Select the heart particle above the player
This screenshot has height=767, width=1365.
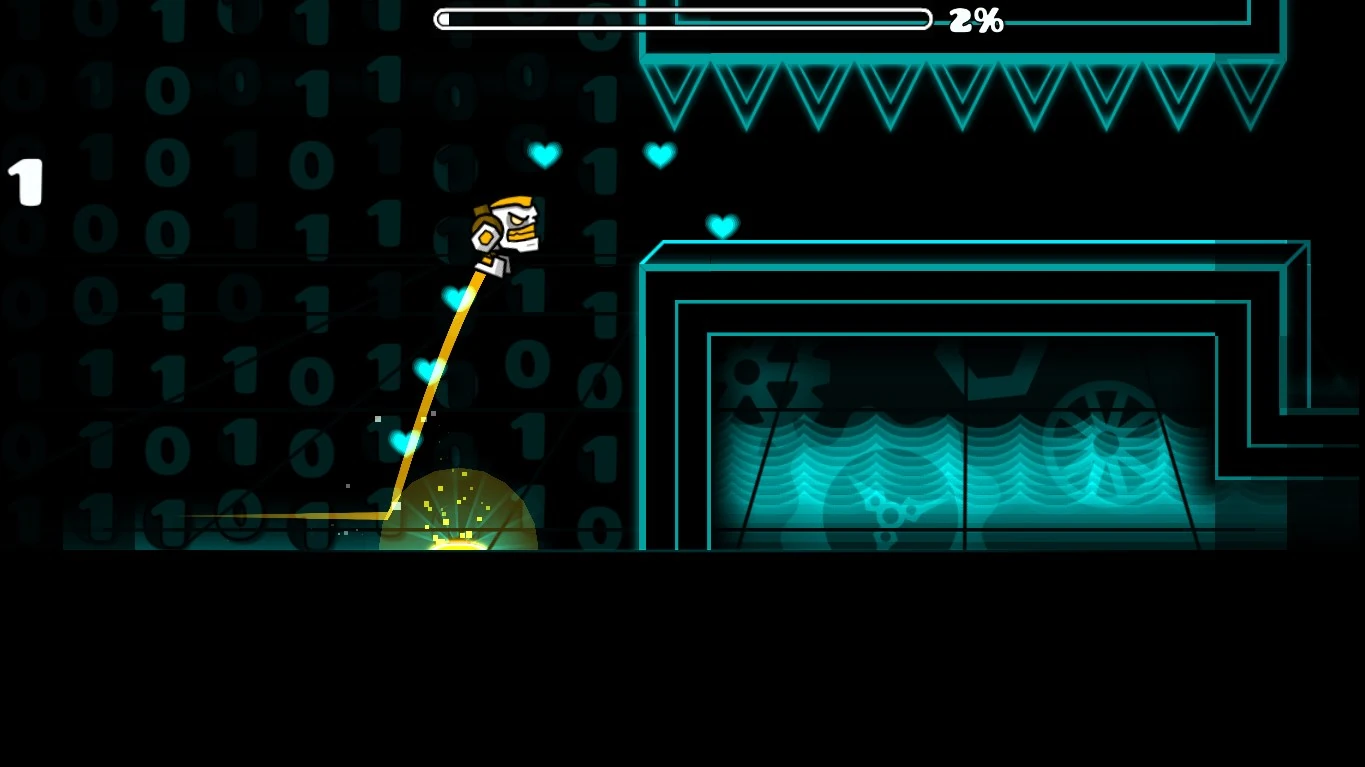545,155
